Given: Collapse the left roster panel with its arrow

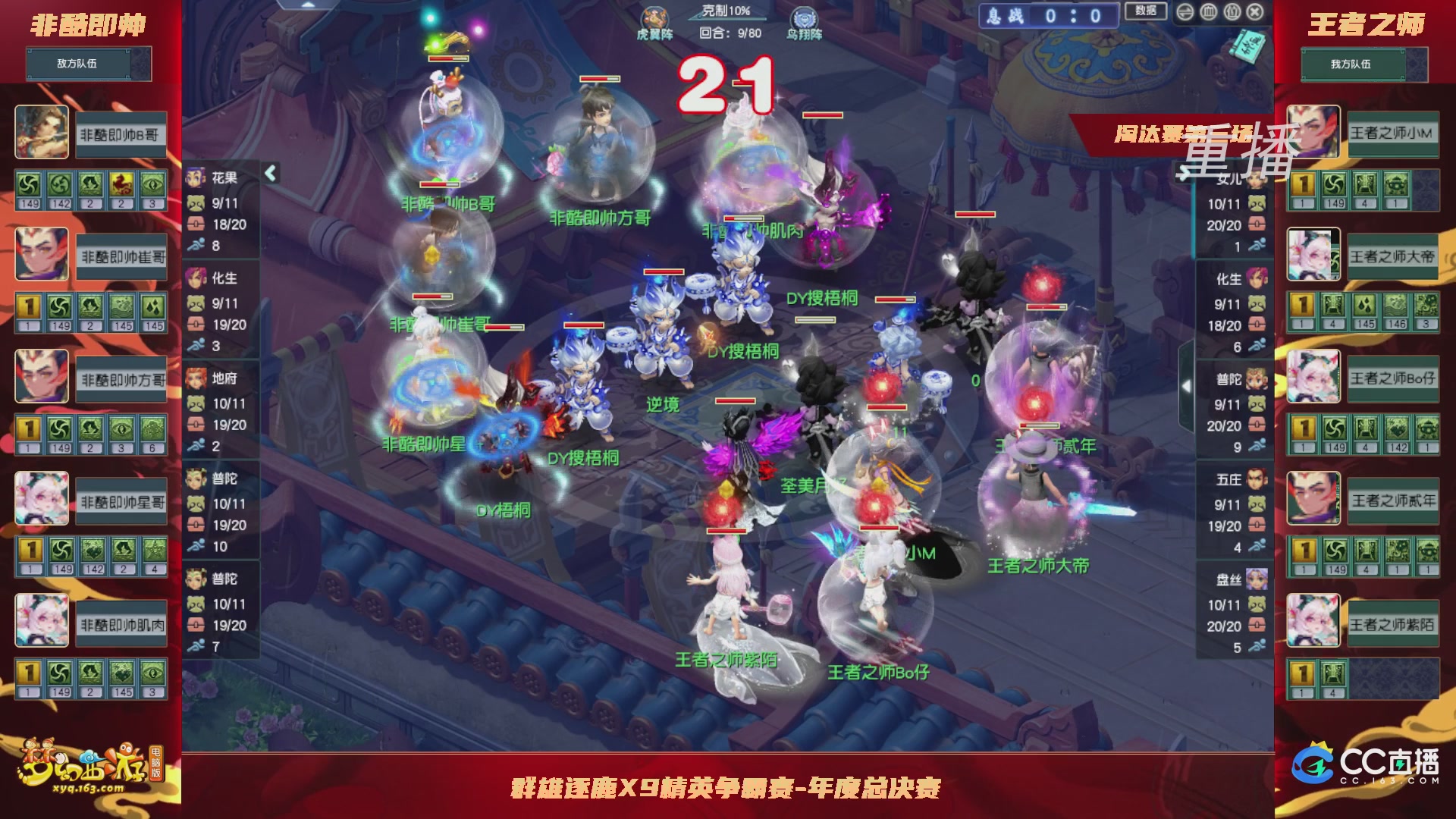Looking at the screenshot, I should pyautogui.click(x=271, y=173).
